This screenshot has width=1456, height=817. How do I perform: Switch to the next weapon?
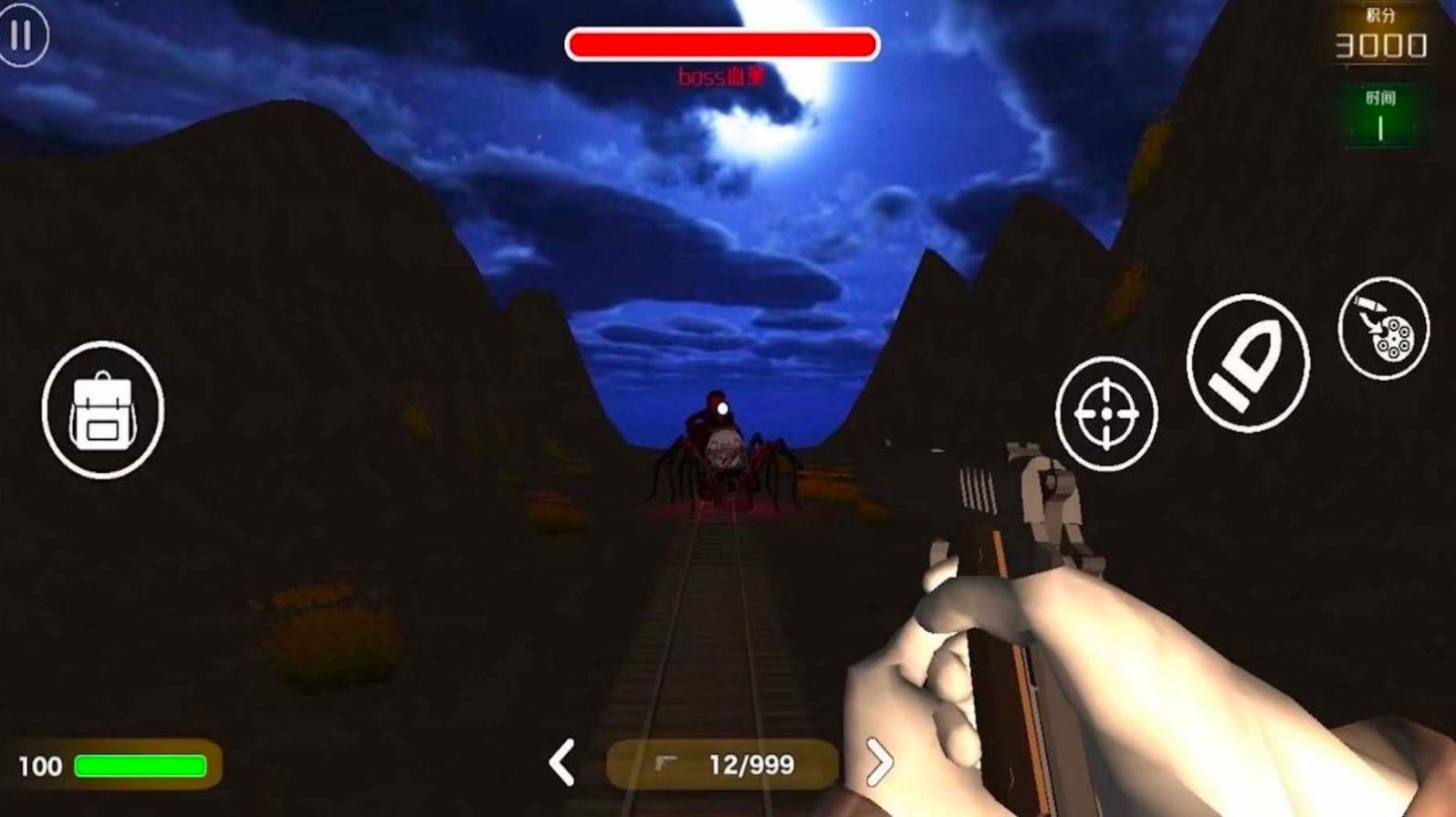click(878, 762)
